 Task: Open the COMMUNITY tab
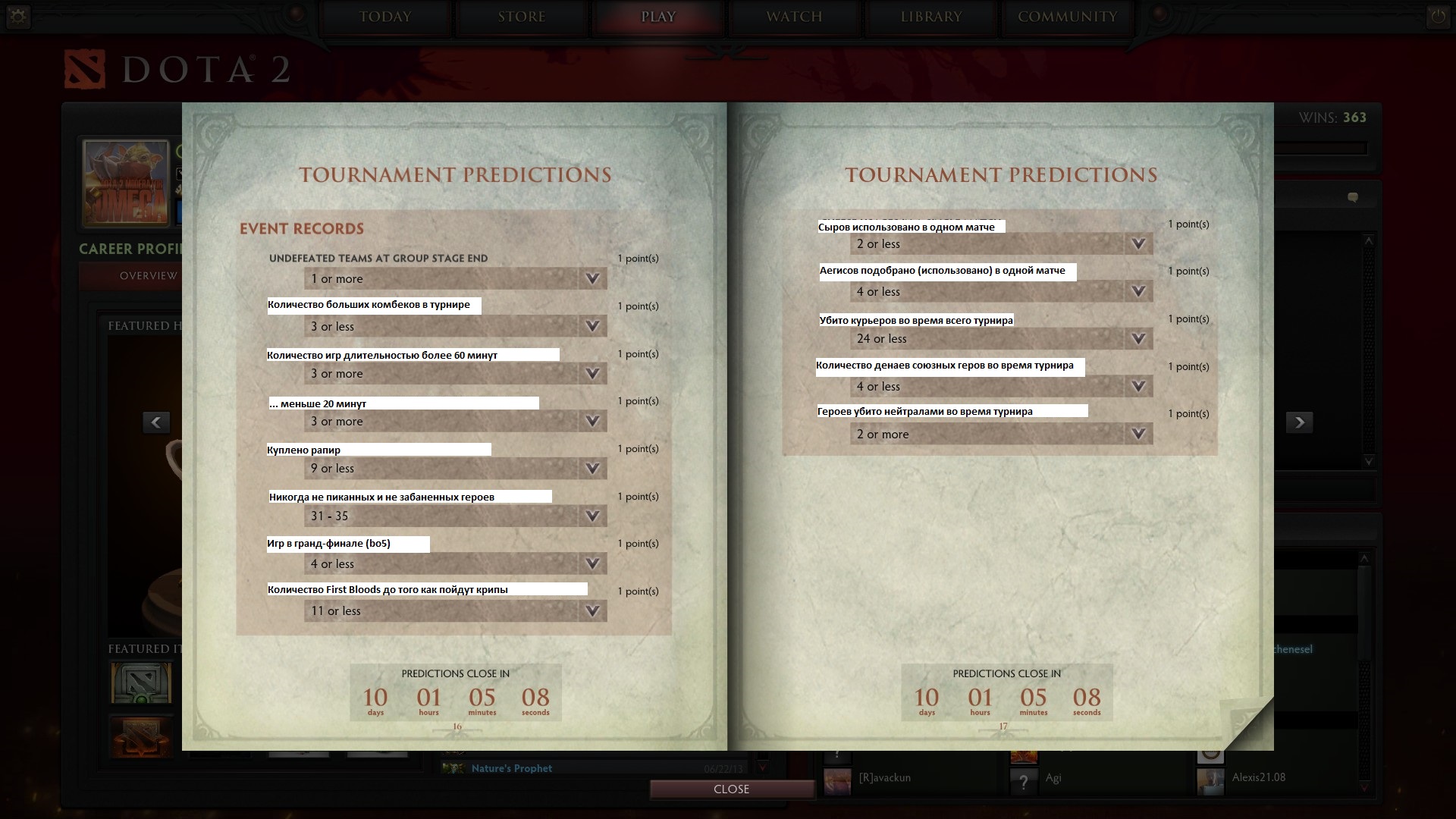click(x=1067, y=17)
